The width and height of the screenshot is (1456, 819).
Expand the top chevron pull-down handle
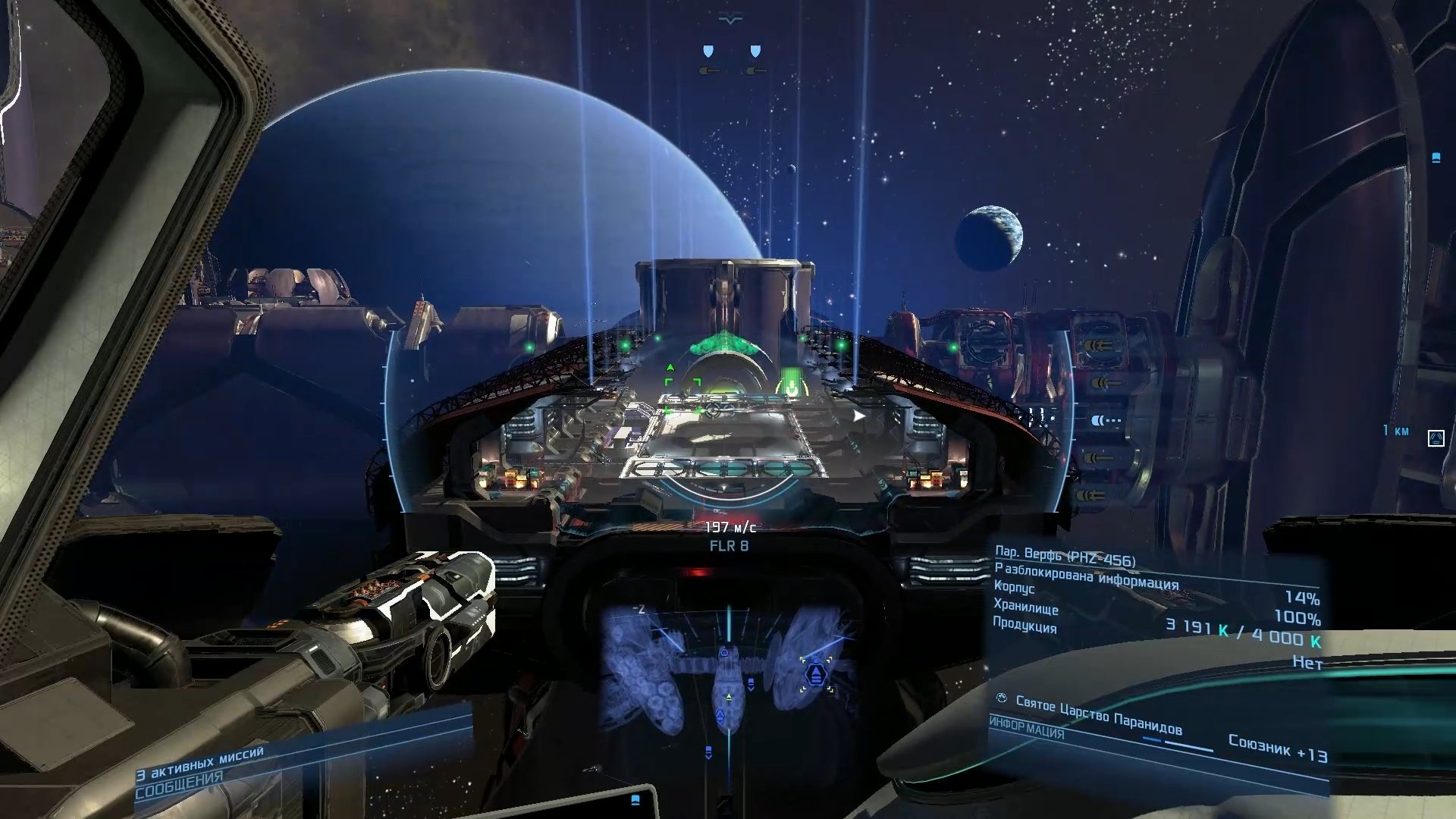(x=730, y=20)
